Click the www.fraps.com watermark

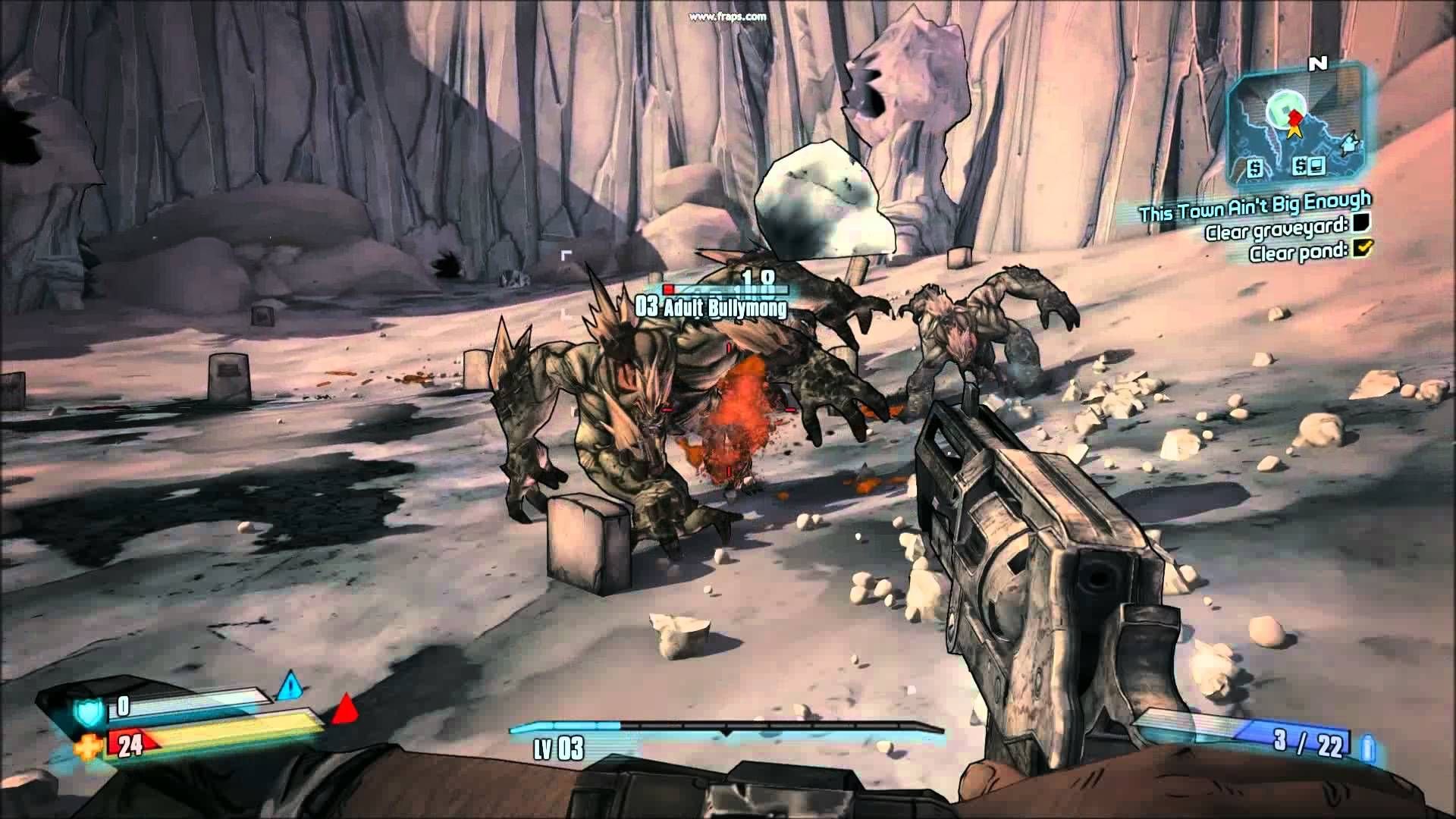tap(730, 16)
